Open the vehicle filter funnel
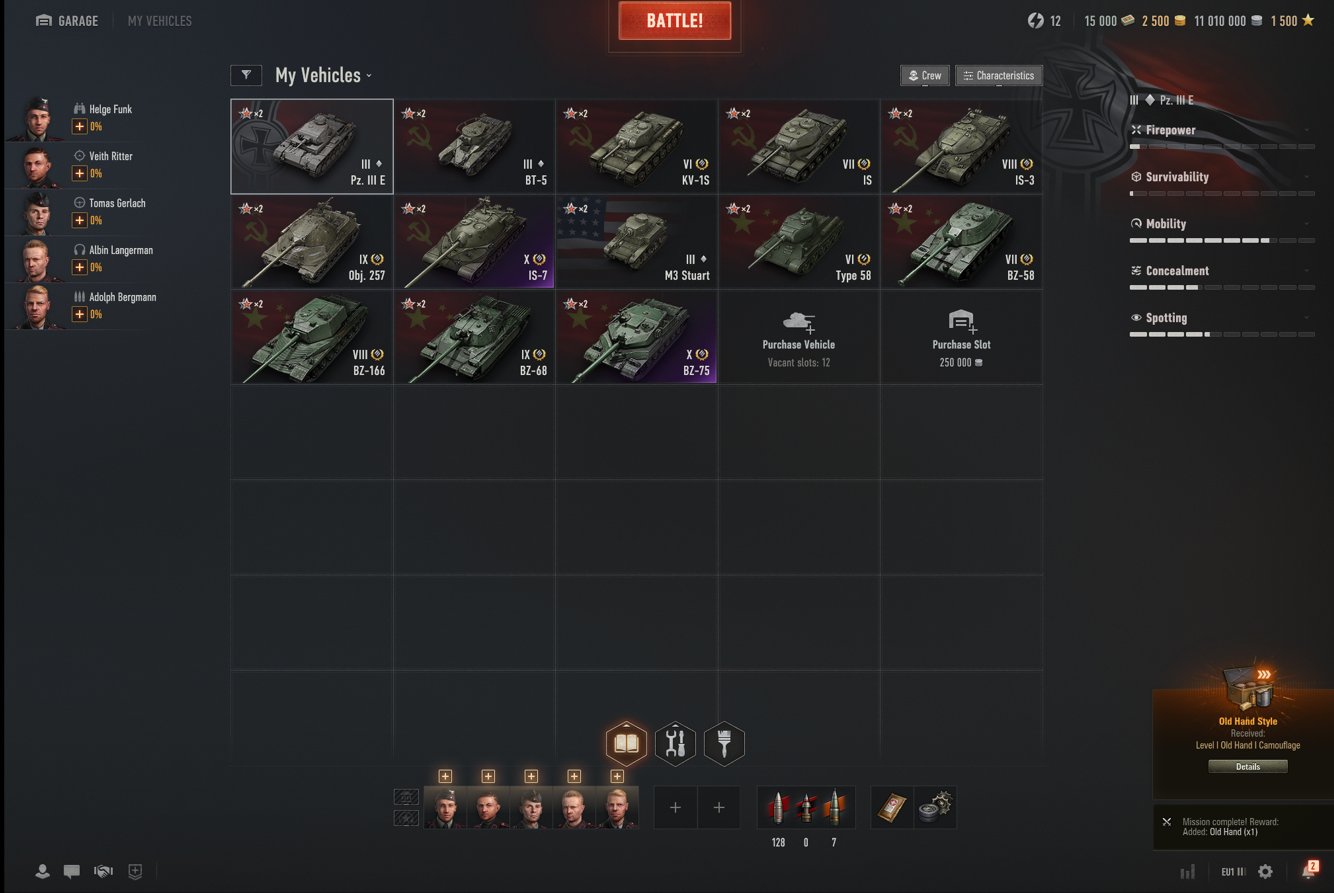This screenshot has width=1334, height=893. (x=246, y=75)
